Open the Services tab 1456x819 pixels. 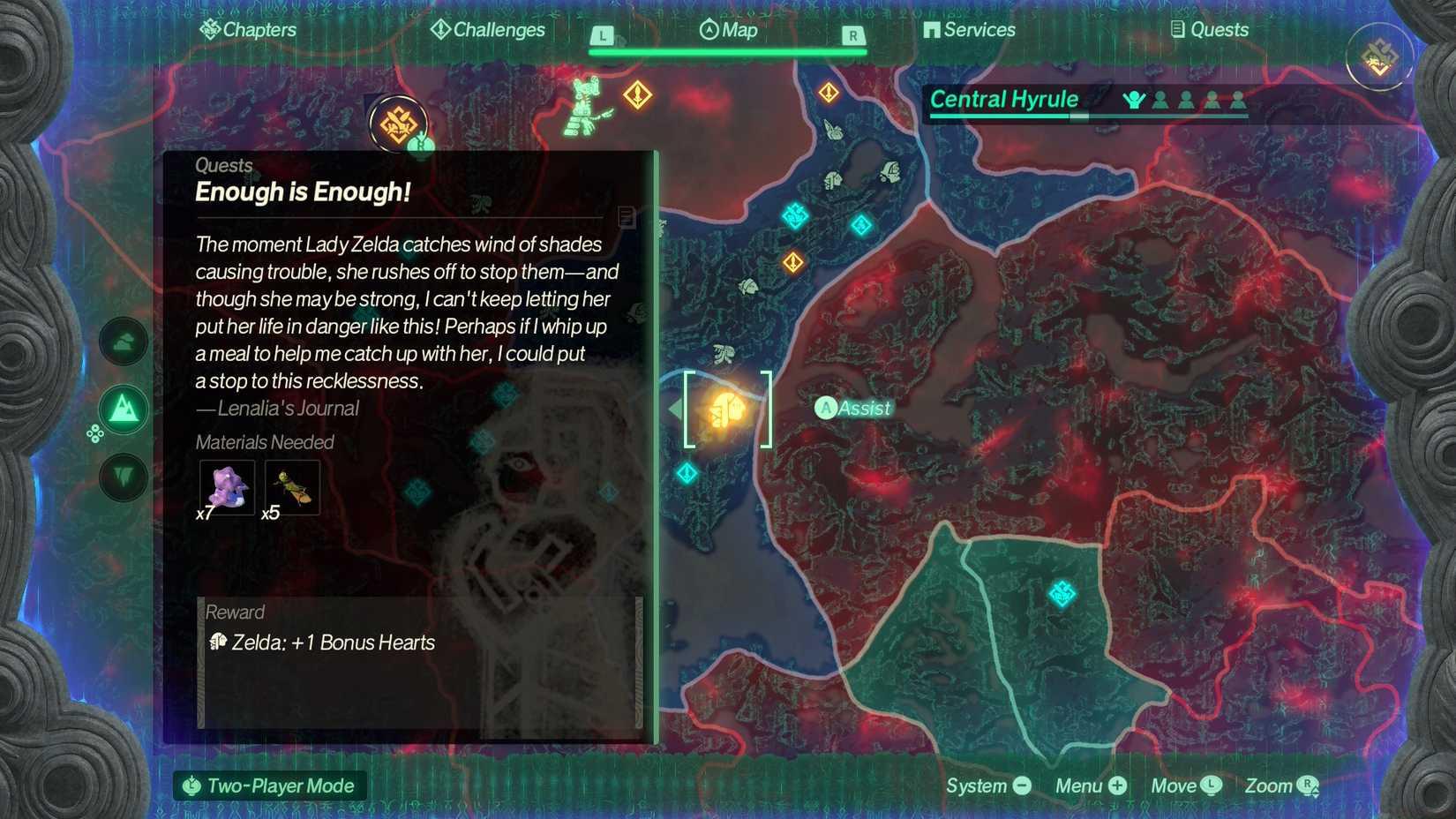[x=969, y=29]
